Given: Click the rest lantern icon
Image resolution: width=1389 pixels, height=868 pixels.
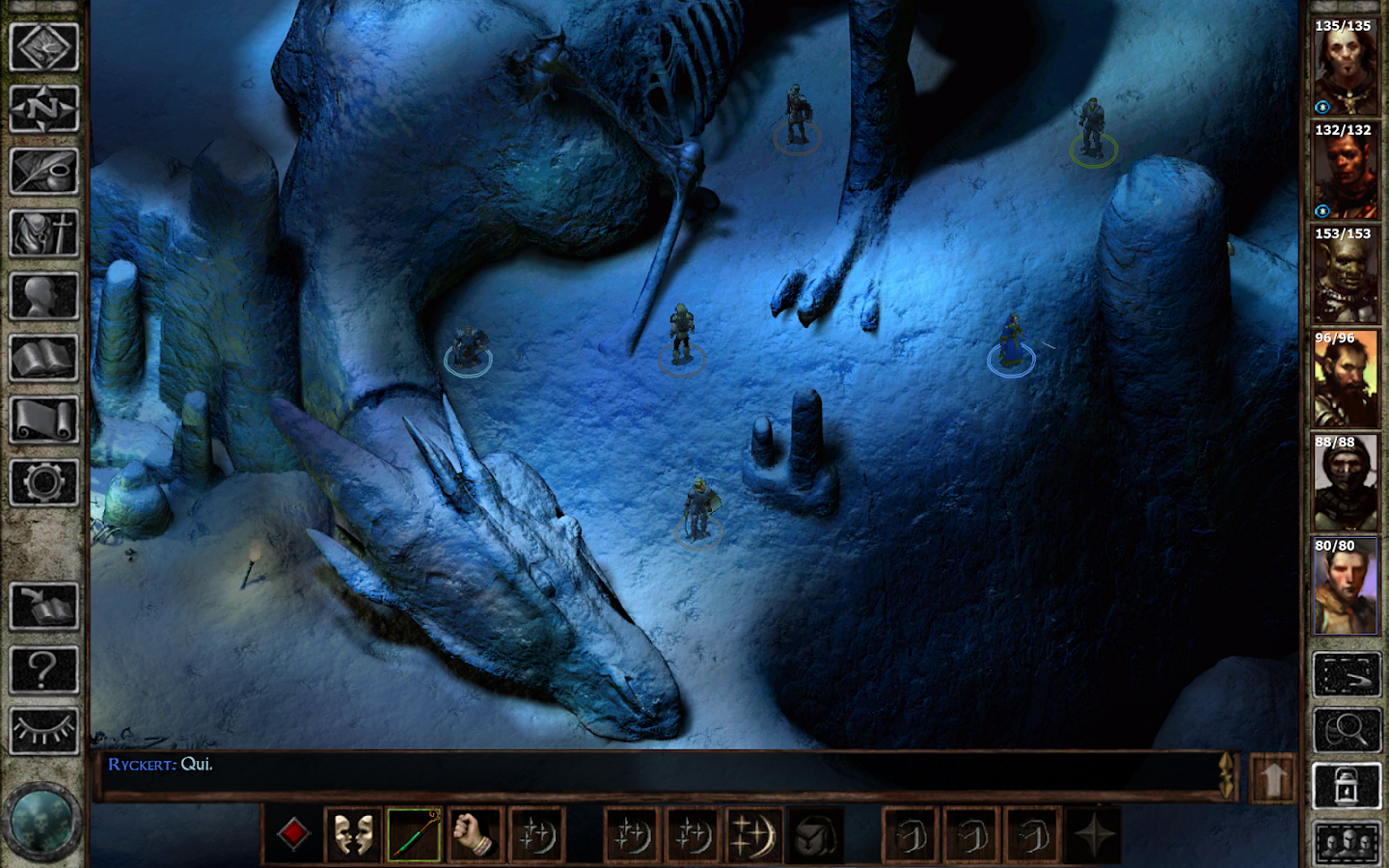Looking at the screenshot, I should click(1347, 786).
